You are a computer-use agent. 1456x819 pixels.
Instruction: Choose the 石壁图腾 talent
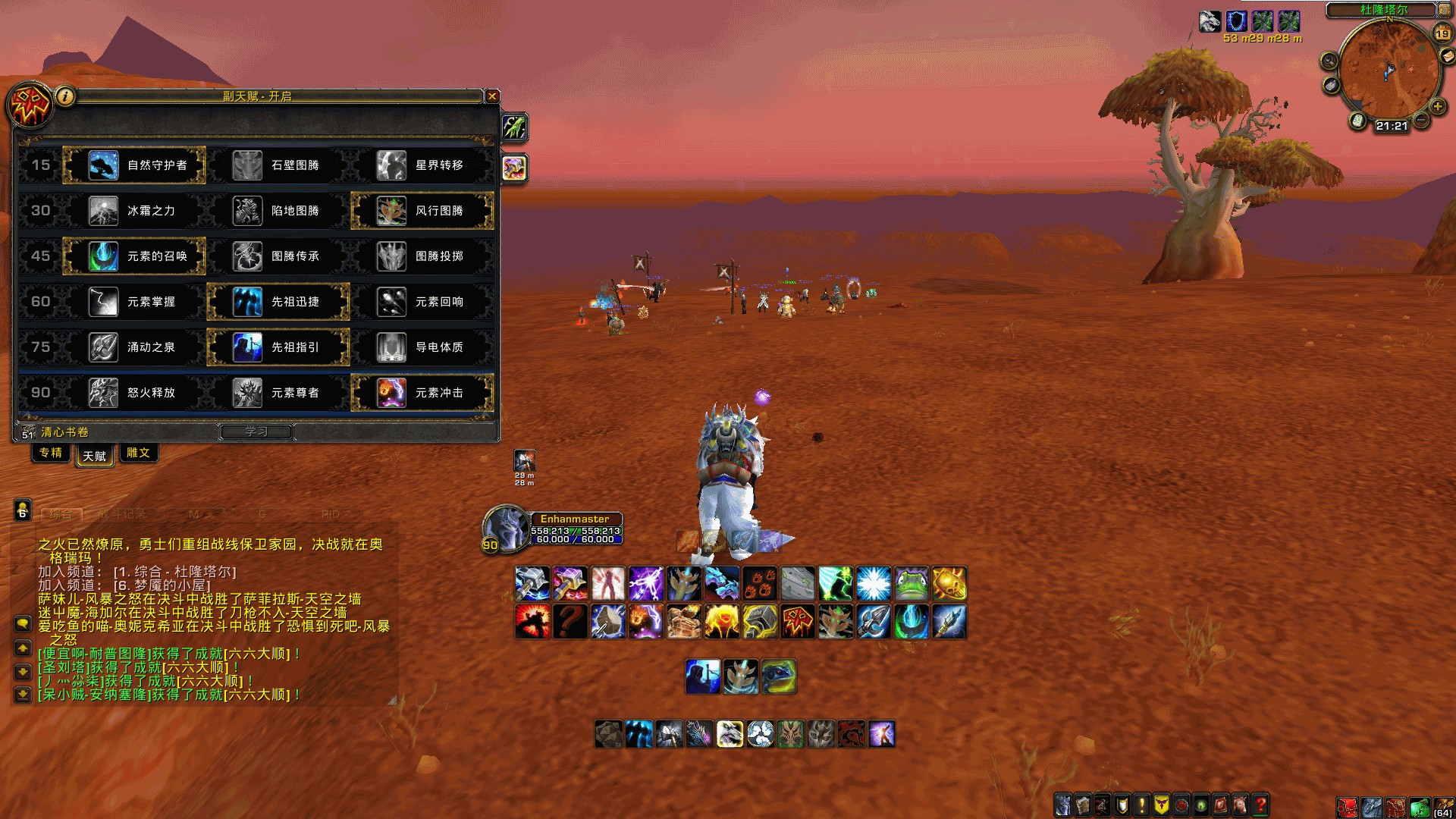pyautogui.click(x=278, y=165)
